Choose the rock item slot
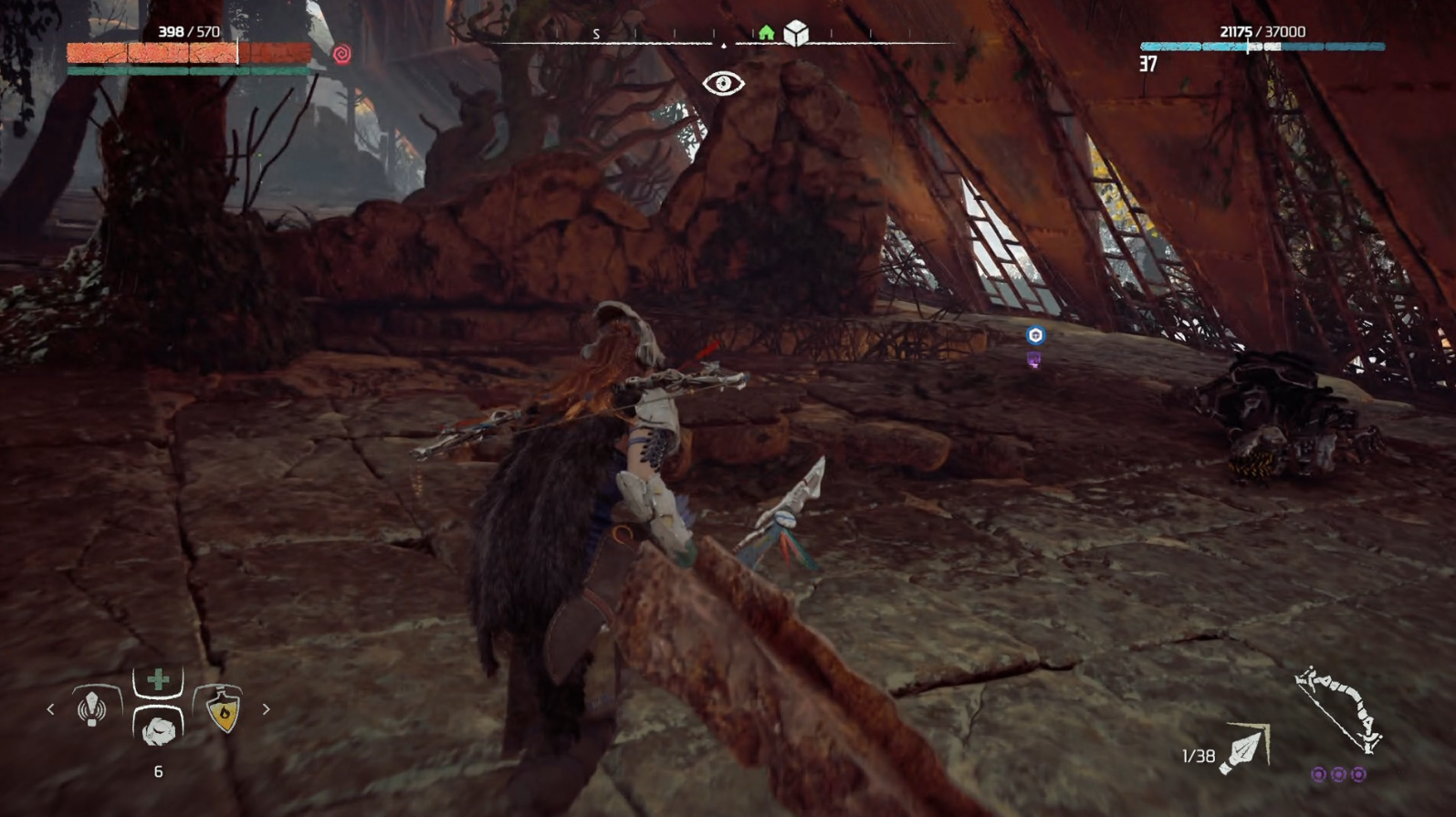 click(x=158, y=728)
